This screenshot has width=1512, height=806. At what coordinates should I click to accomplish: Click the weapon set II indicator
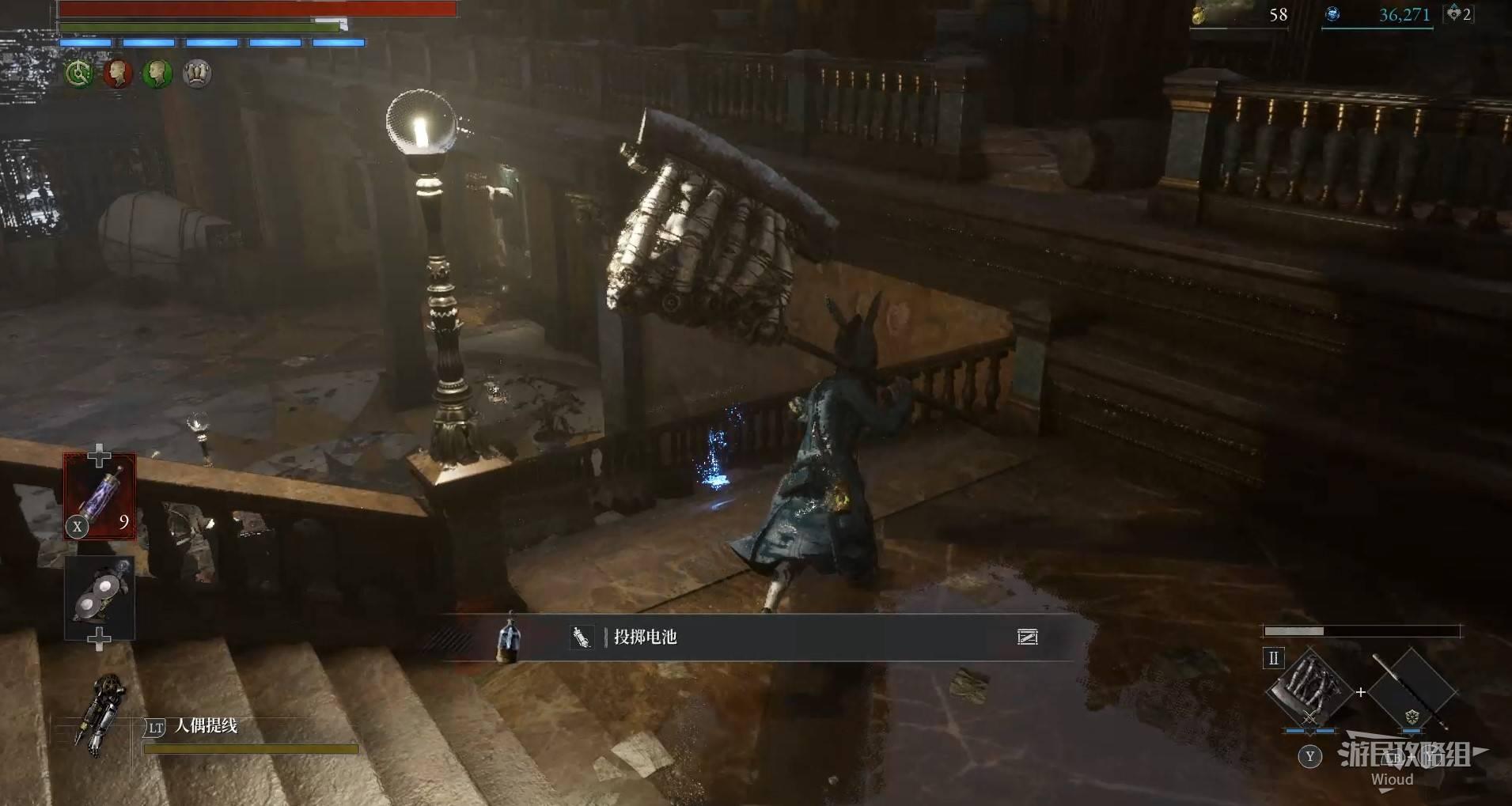point(1273,658)
